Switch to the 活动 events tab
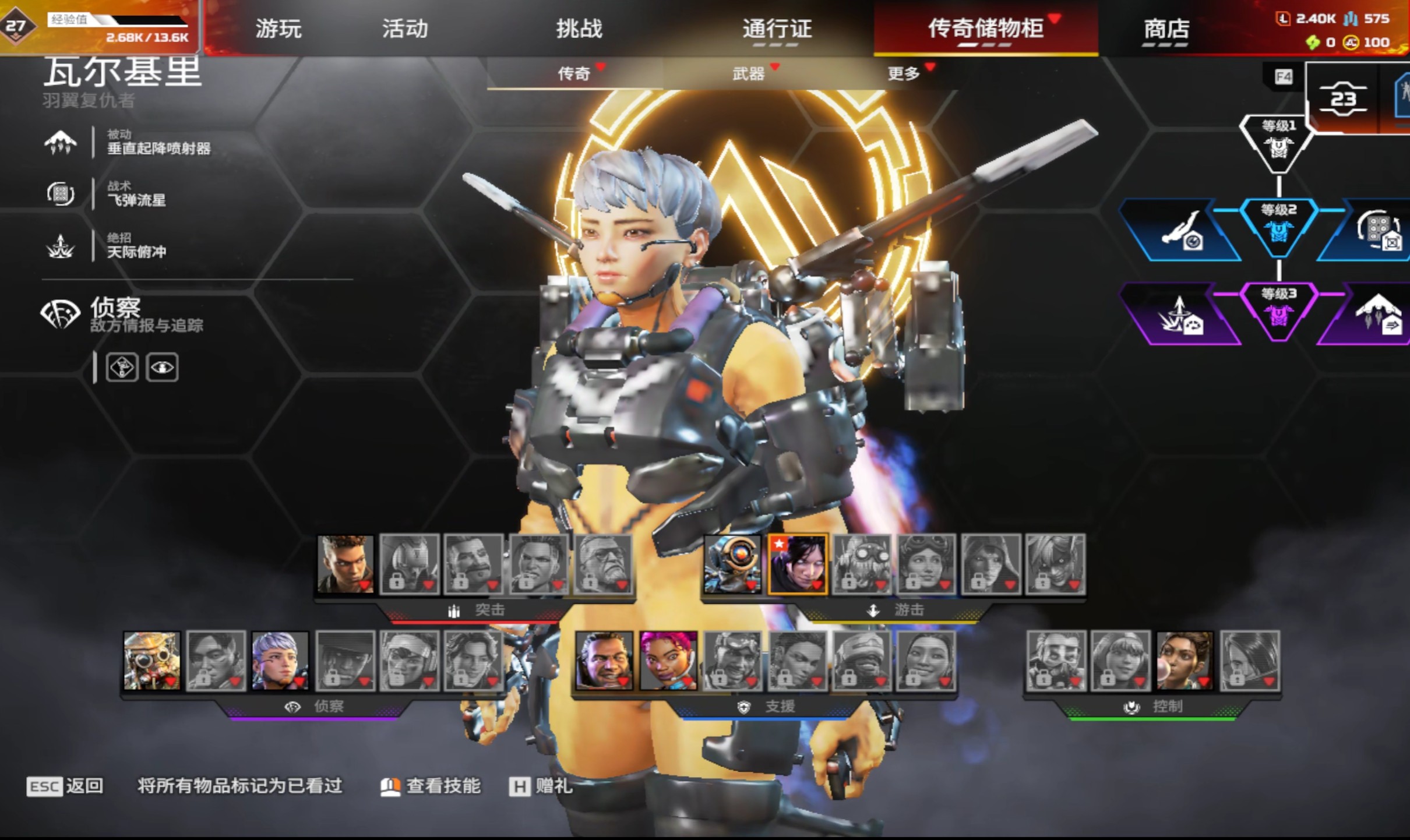 (405, 29)
